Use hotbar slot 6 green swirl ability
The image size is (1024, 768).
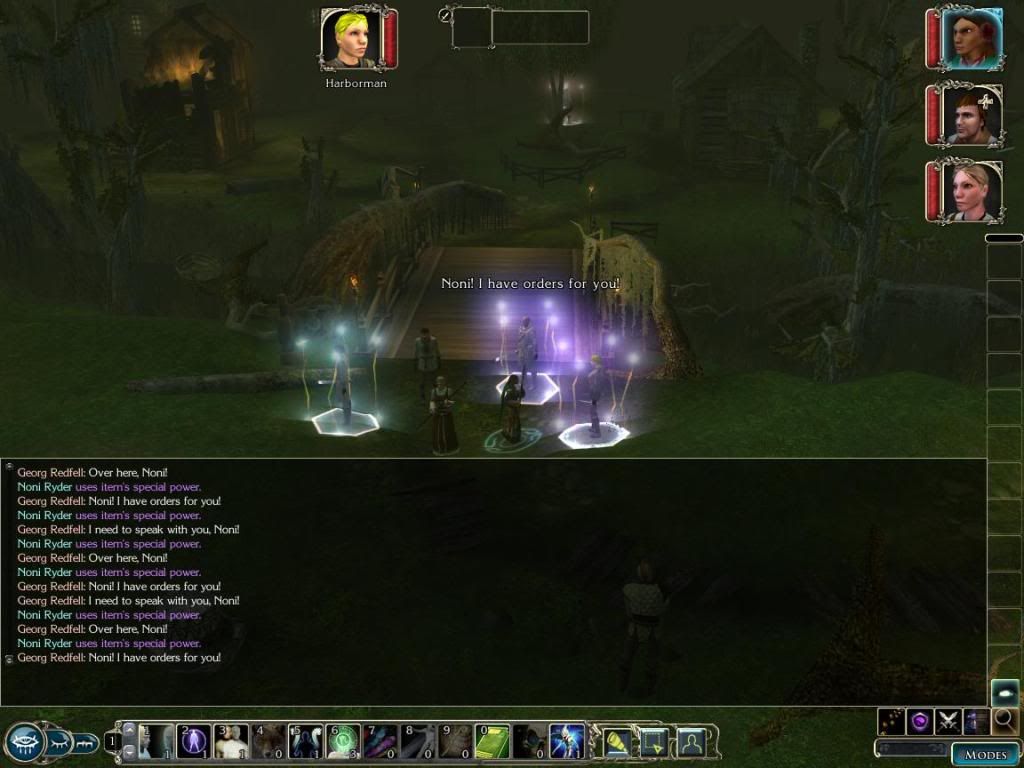(343, 742)
